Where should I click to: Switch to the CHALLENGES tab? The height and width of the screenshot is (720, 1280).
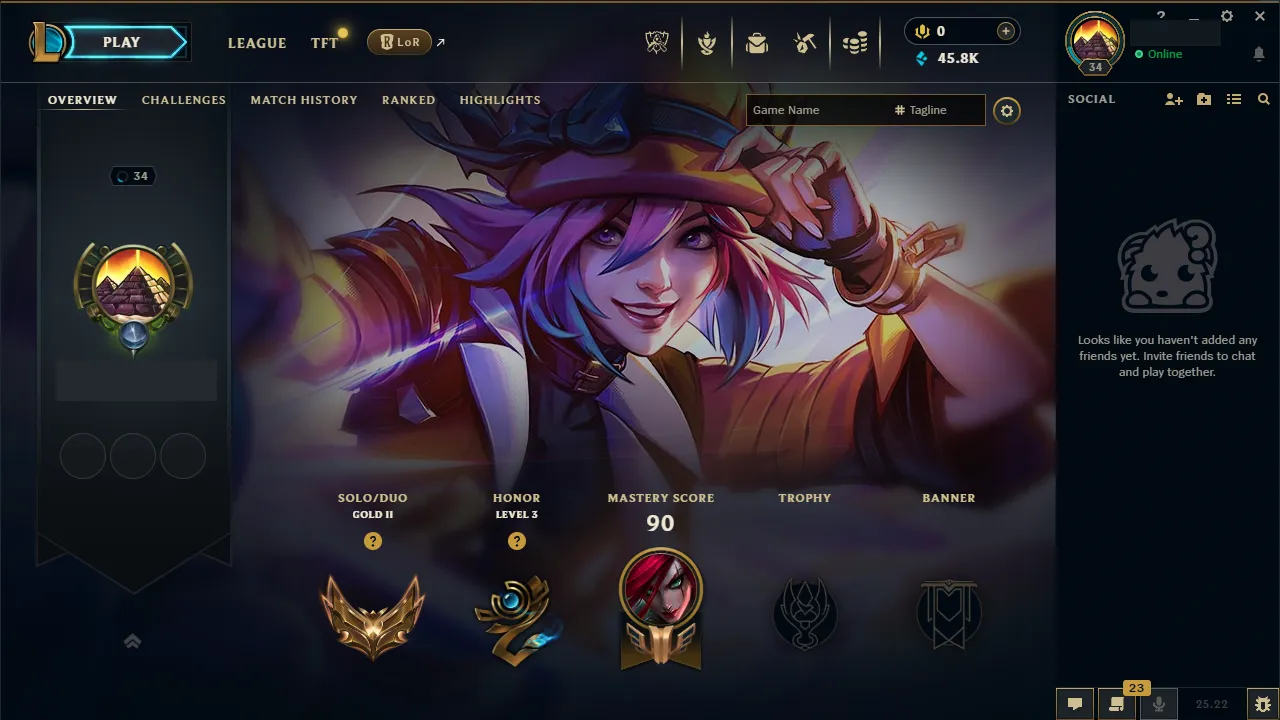click(x=184, y=100)
